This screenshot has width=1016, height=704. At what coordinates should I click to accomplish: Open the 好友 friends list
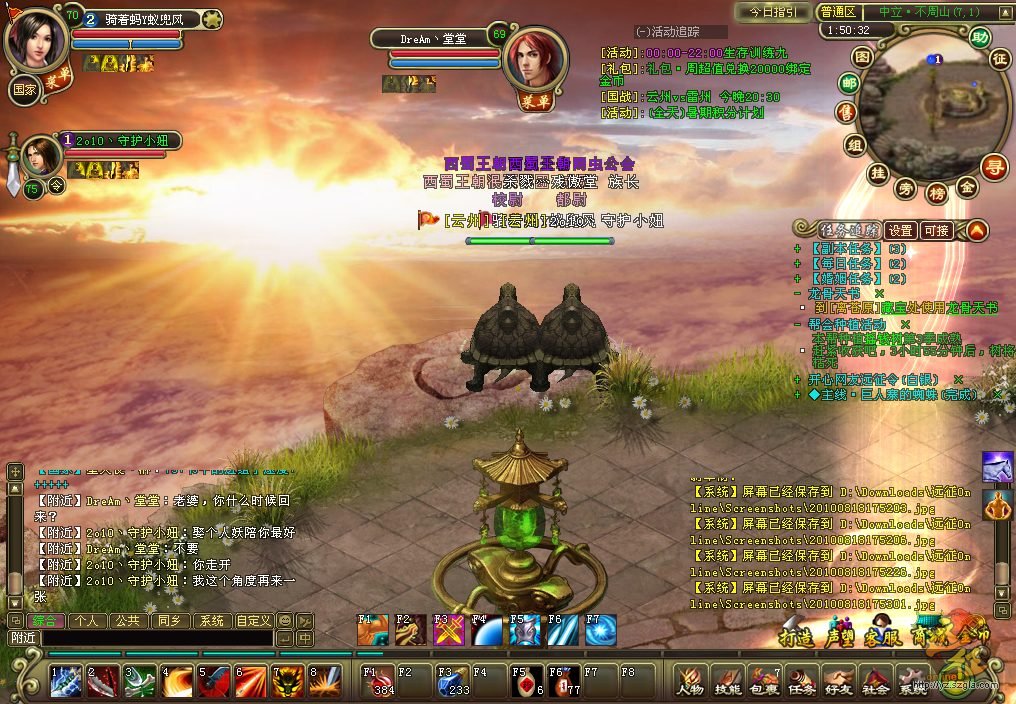click(838, 681)
